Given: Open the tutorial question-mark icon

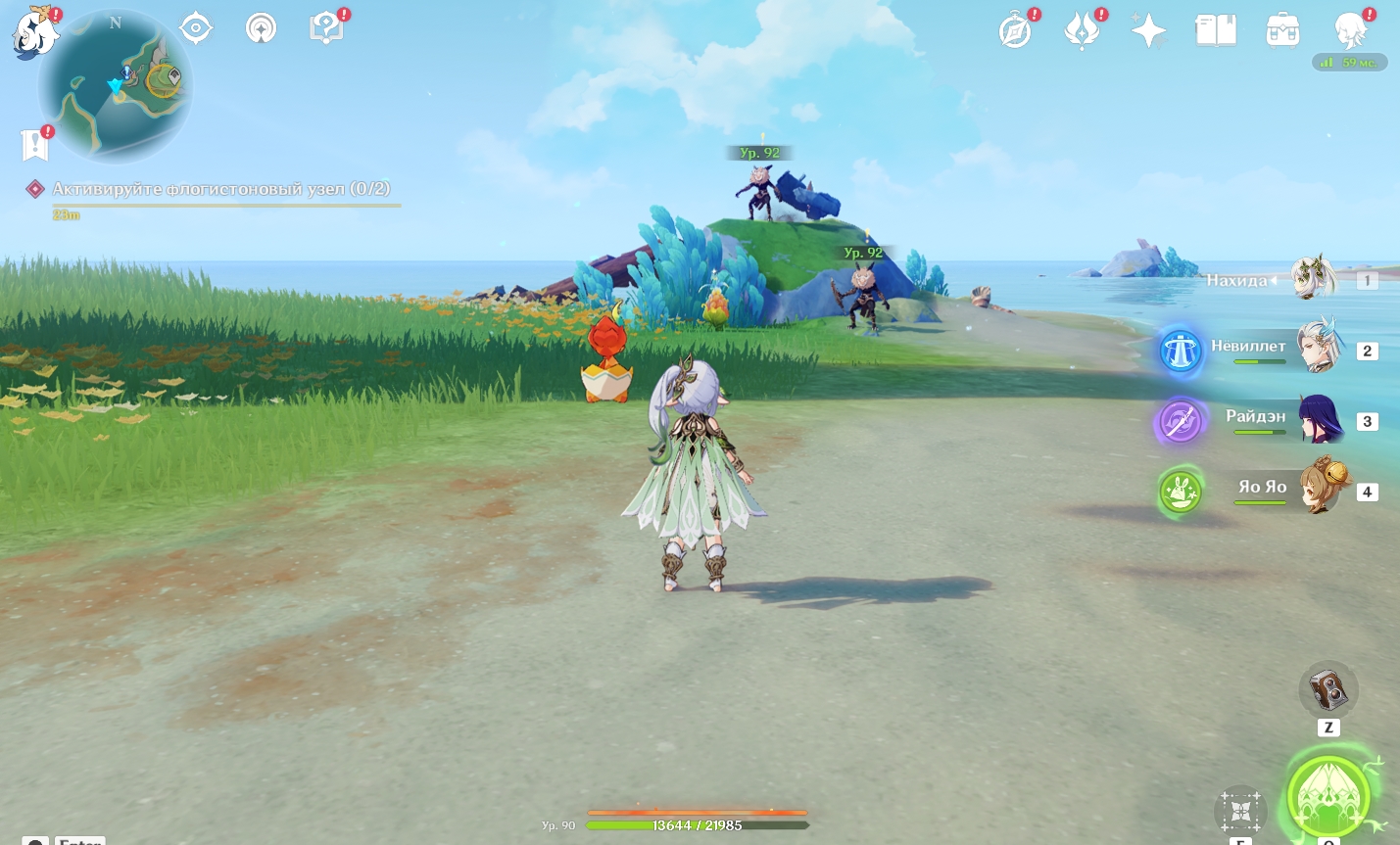Looking at the screenshot, I should click(x=326, y=28).
